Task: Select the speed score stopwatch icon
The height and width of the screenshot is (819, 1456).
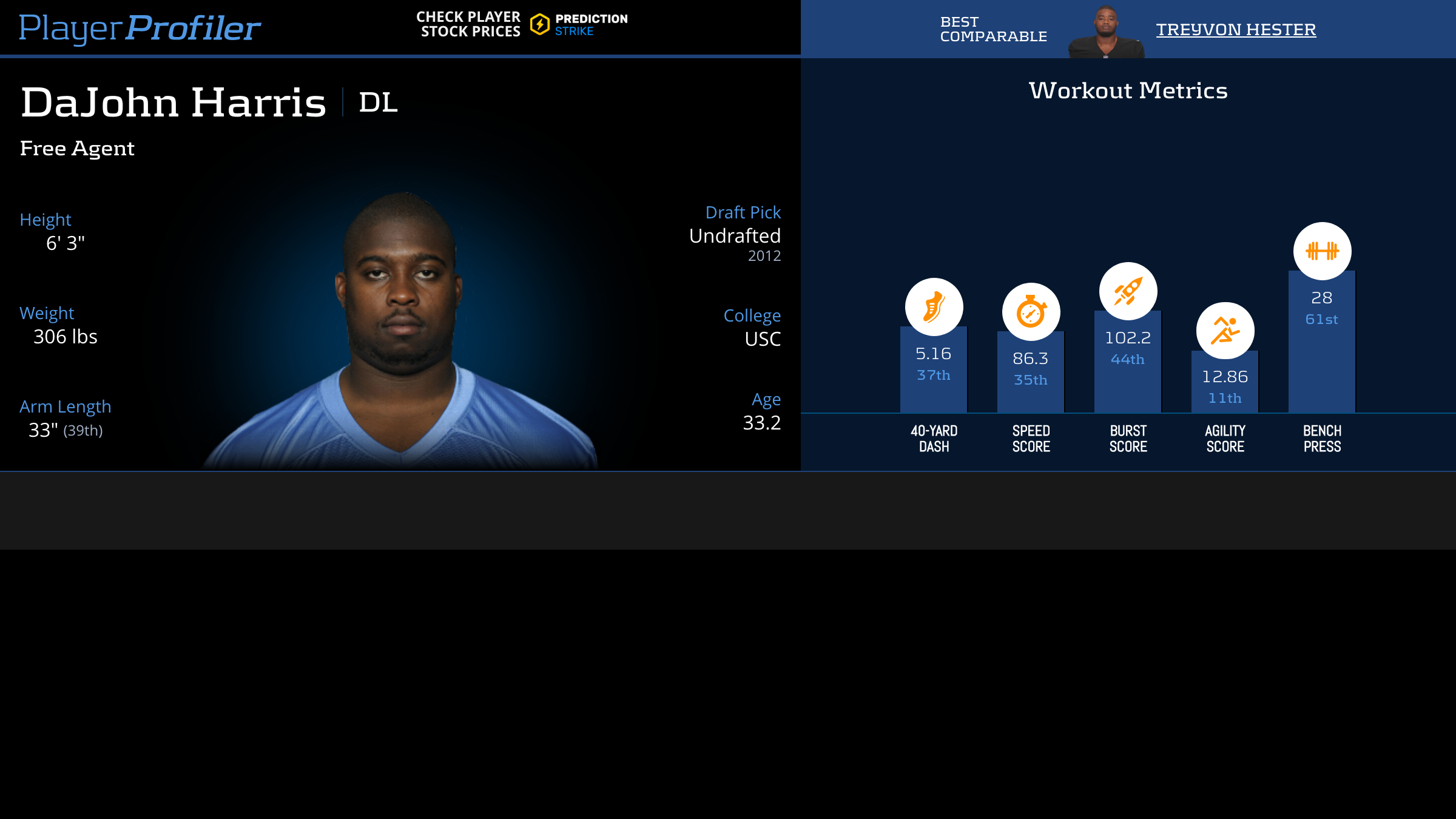Action: [x=1031, y=312]
